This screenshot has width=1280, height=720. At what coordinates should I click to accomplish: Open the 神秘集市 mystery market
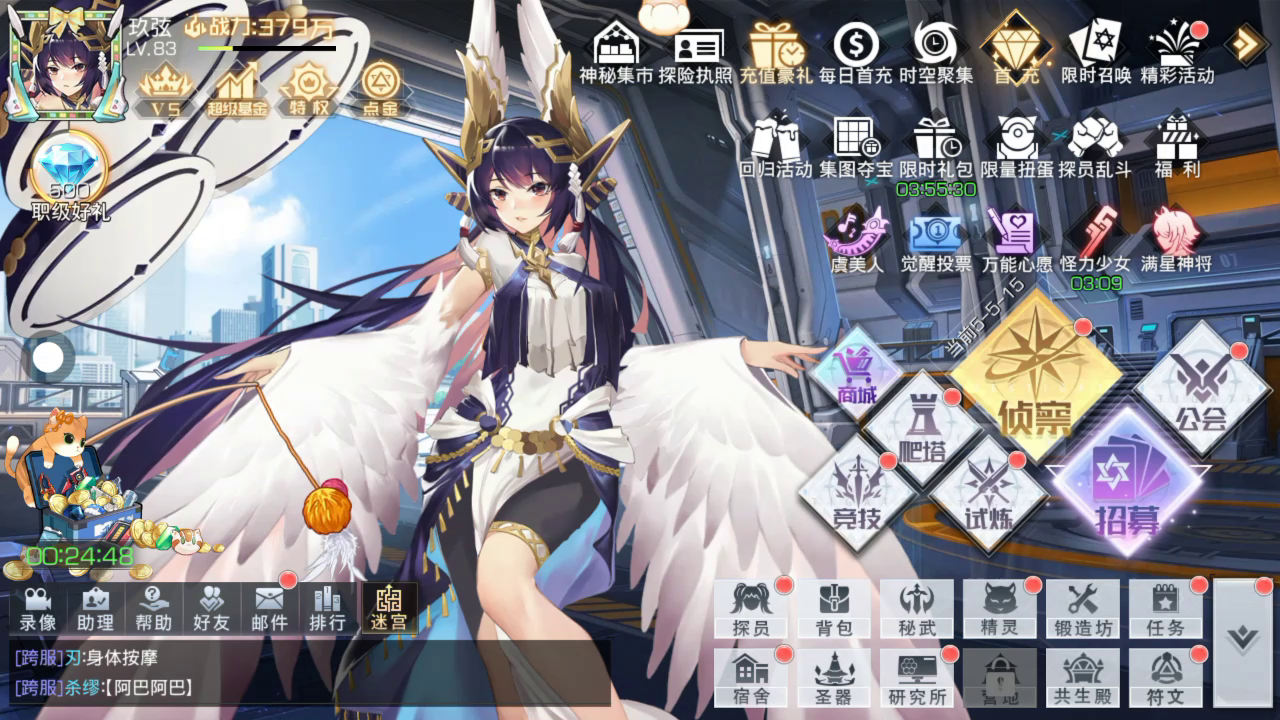click(x=616, y=52)
